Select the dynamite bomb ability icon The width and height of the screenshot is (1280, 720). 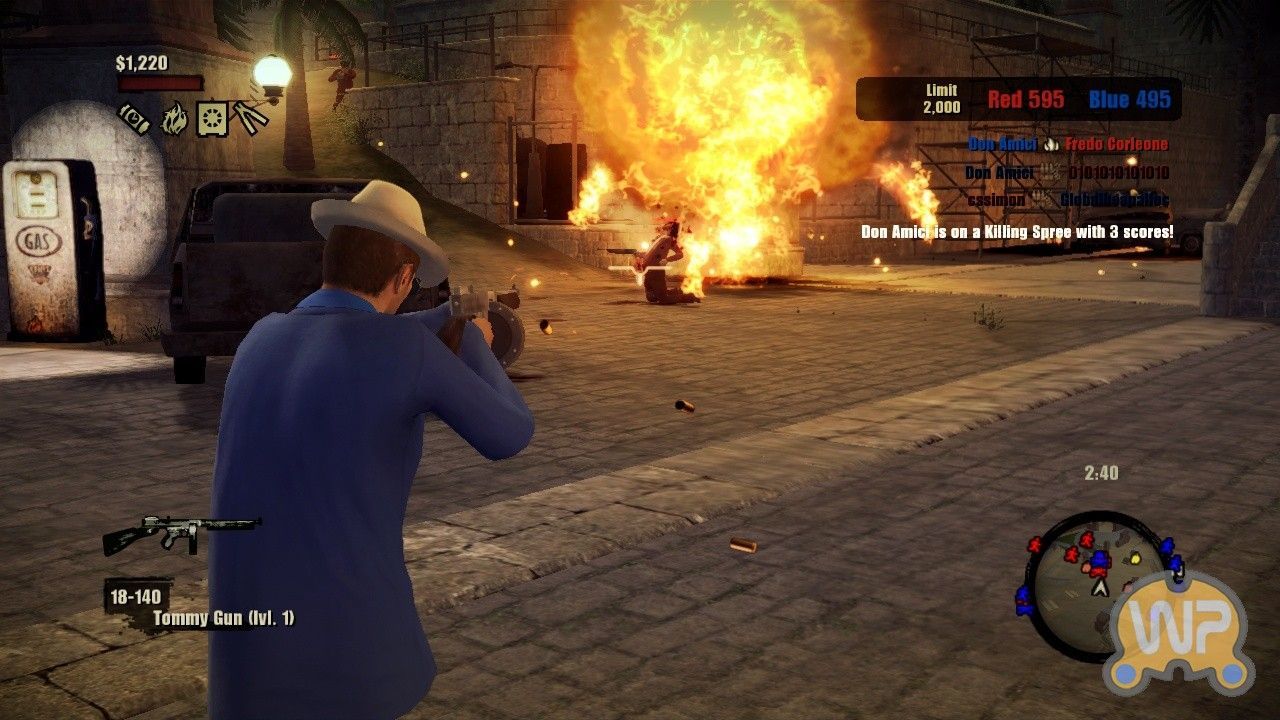click(x=134, y=118)
